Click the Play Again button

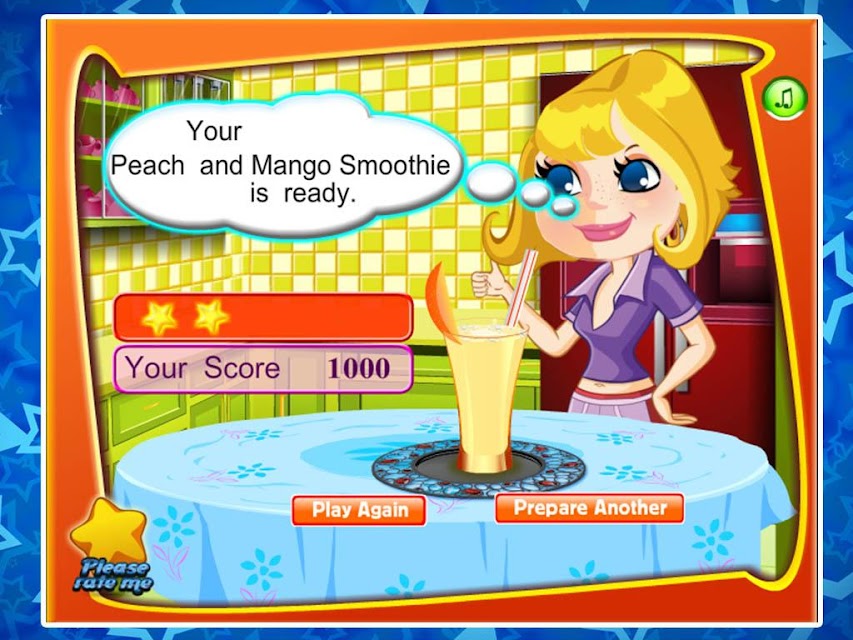[x=359, y=509]
